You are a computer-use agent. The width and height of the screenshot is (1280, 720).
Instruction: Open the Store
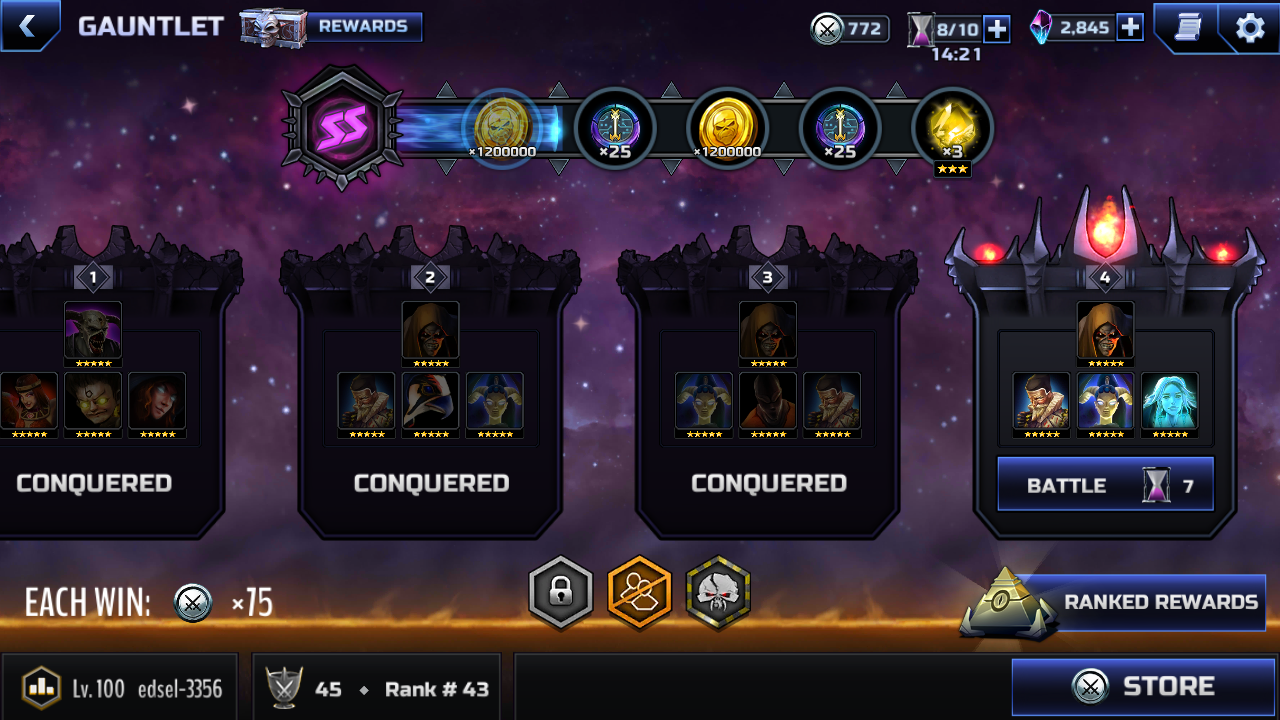coord(1144,687)
